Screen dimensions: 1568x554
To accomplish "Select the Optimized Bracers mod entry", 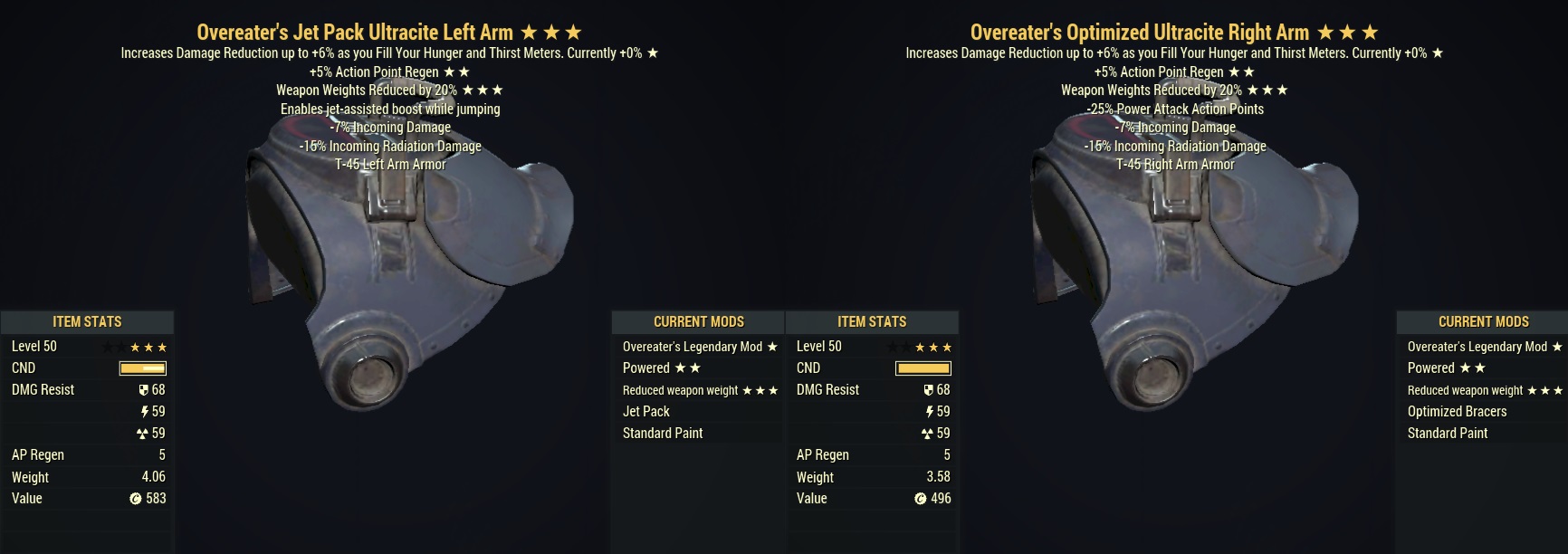I will (1457, 411).
